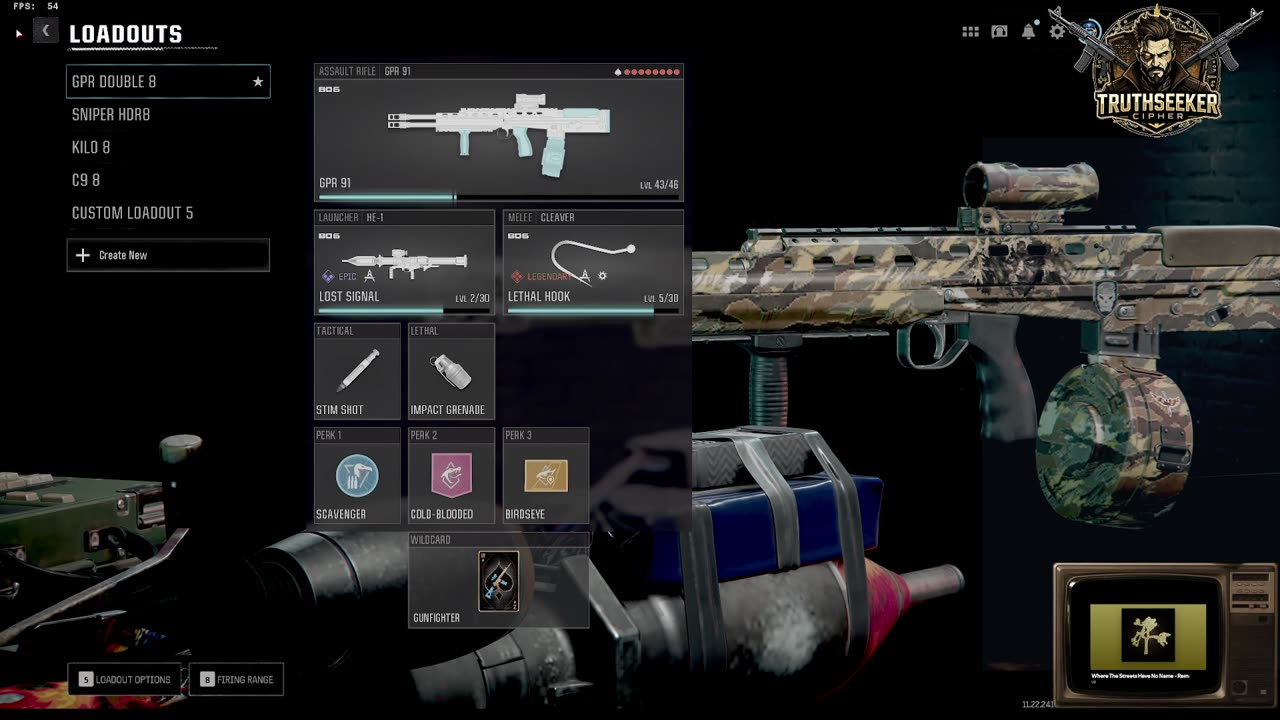Open the settings gear icon
This screenshot has width=1280, height=720.
tap(1057, 32)
